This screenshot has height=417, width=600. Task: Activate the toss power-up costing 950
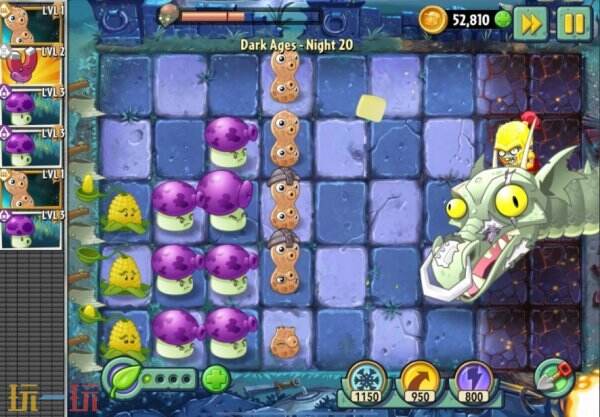pyautogui.click(x=418, y=383)
